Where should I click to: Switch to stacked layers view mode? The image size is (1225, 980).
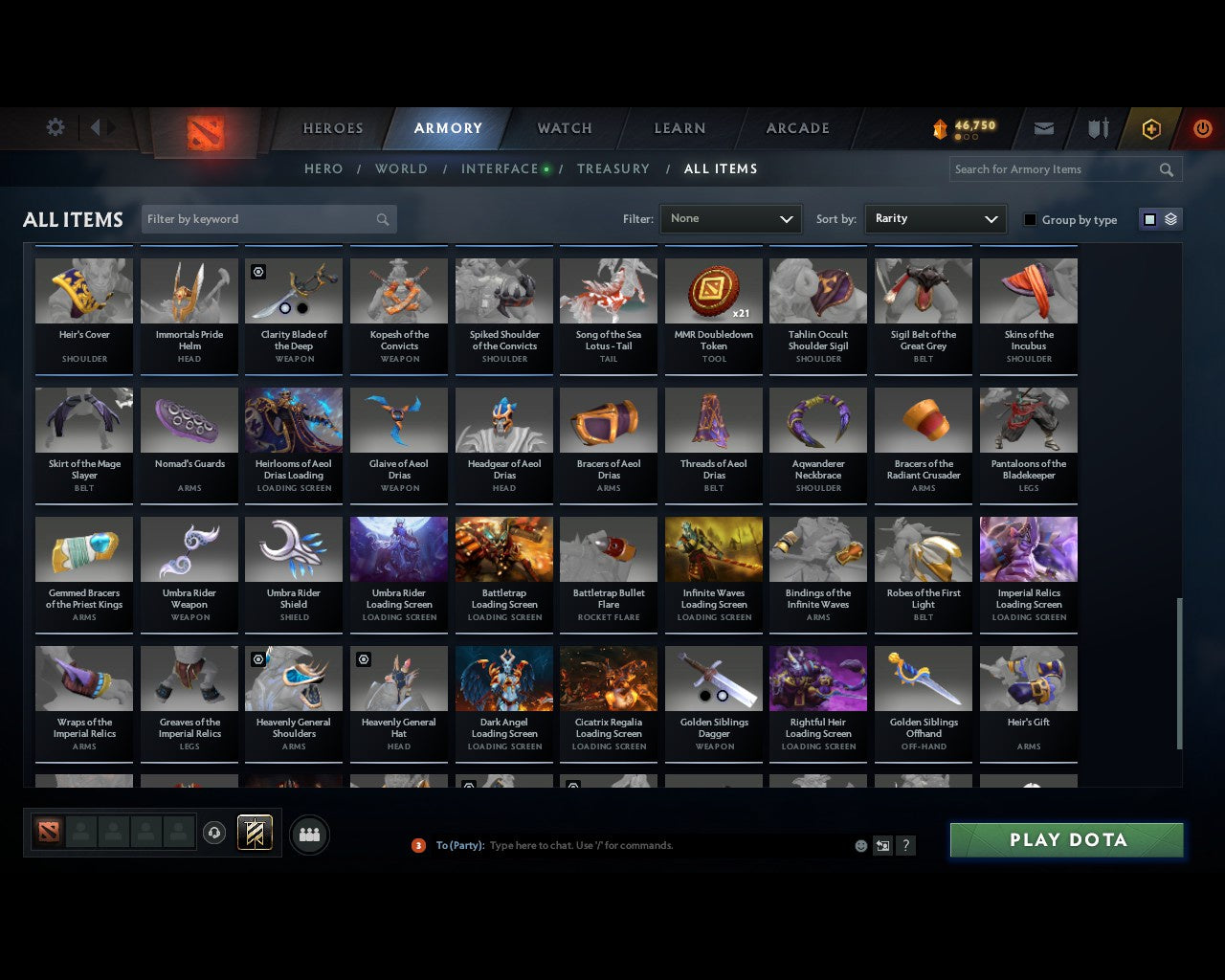pos(1170,218)
